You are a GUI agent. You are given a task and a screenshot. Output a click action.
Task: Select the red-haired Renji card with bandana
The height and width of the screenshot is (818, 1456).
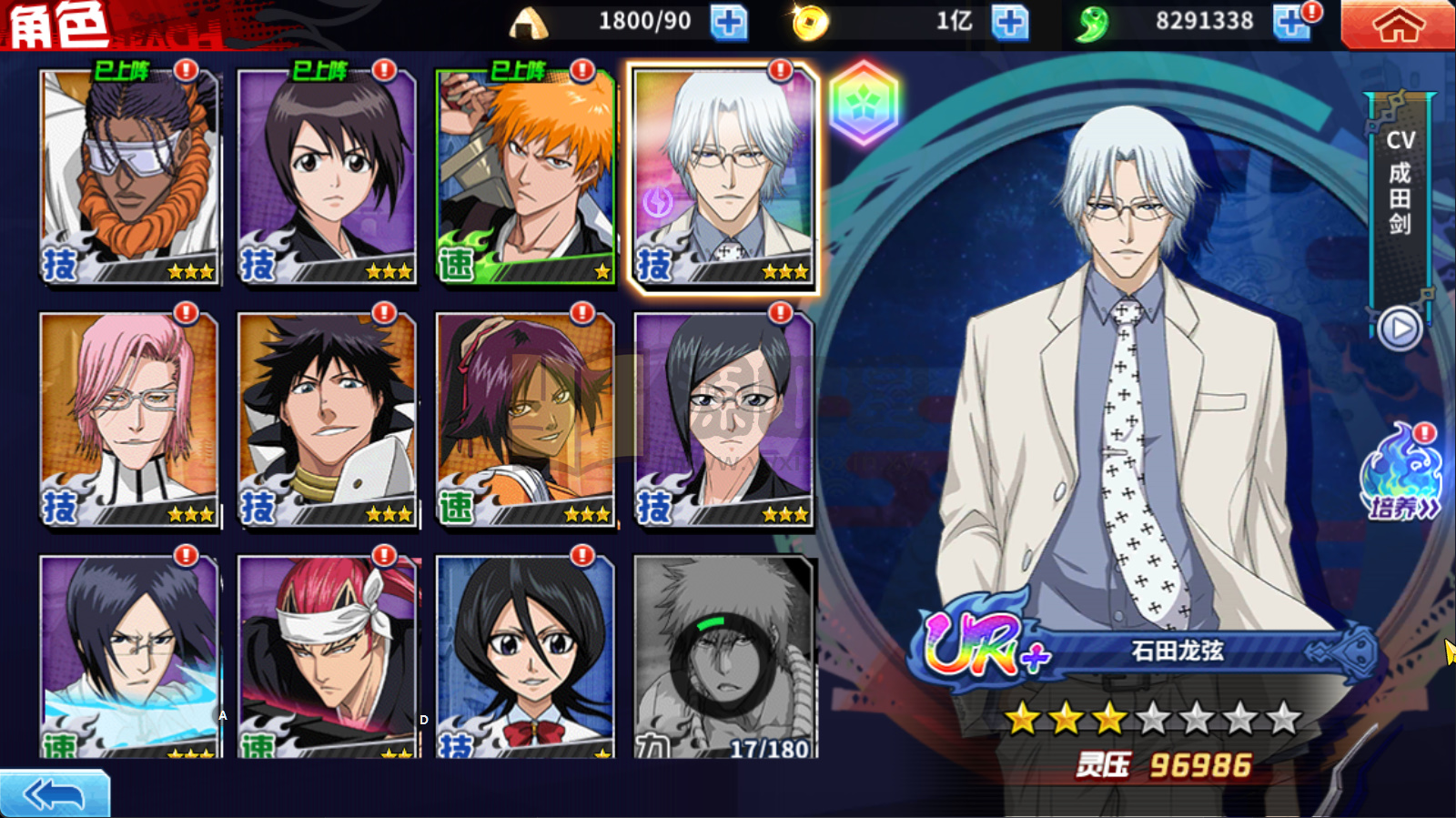point(328,657)
